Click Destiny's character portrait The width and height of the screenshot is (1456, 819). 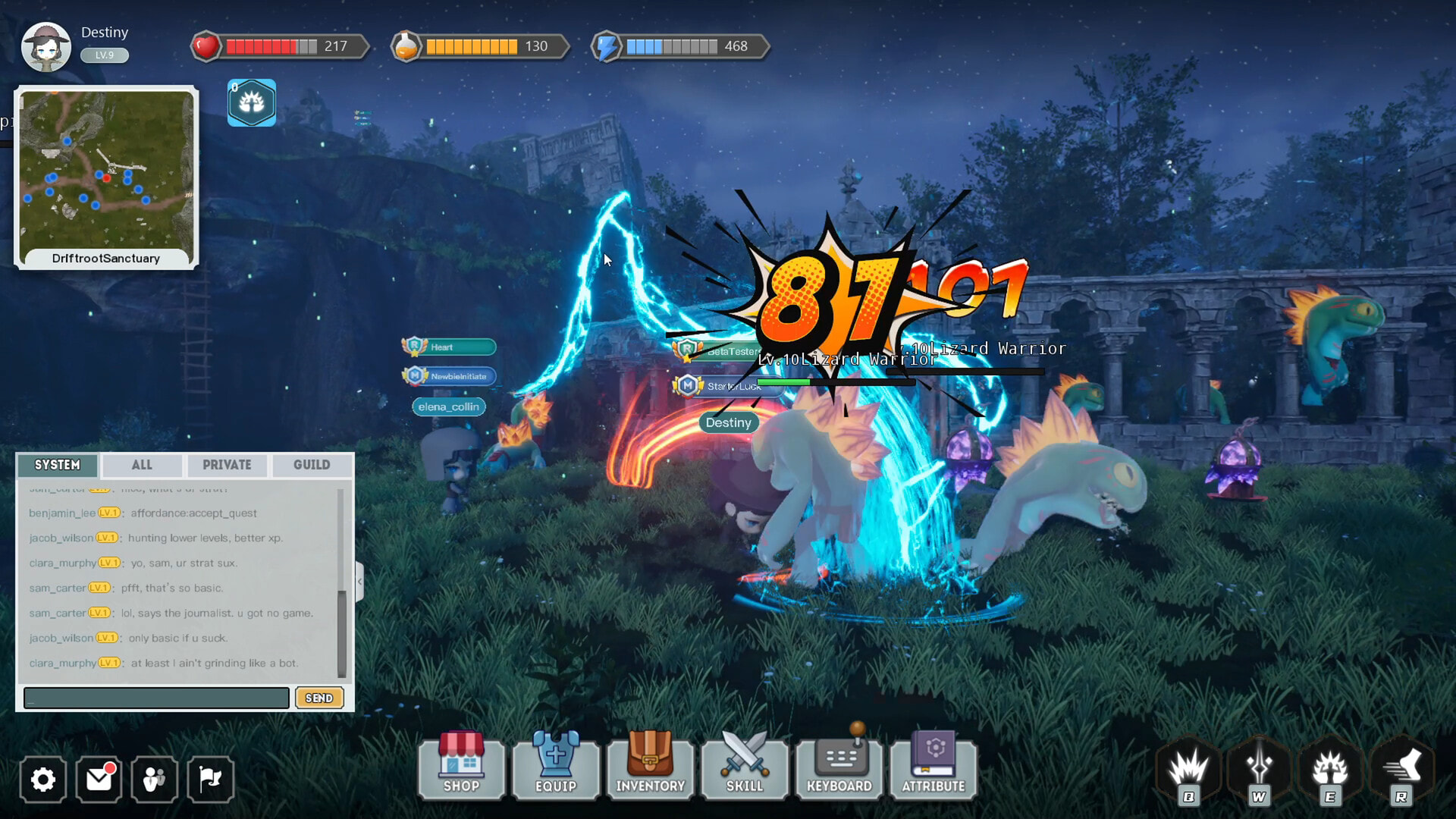tap(46, 47)
